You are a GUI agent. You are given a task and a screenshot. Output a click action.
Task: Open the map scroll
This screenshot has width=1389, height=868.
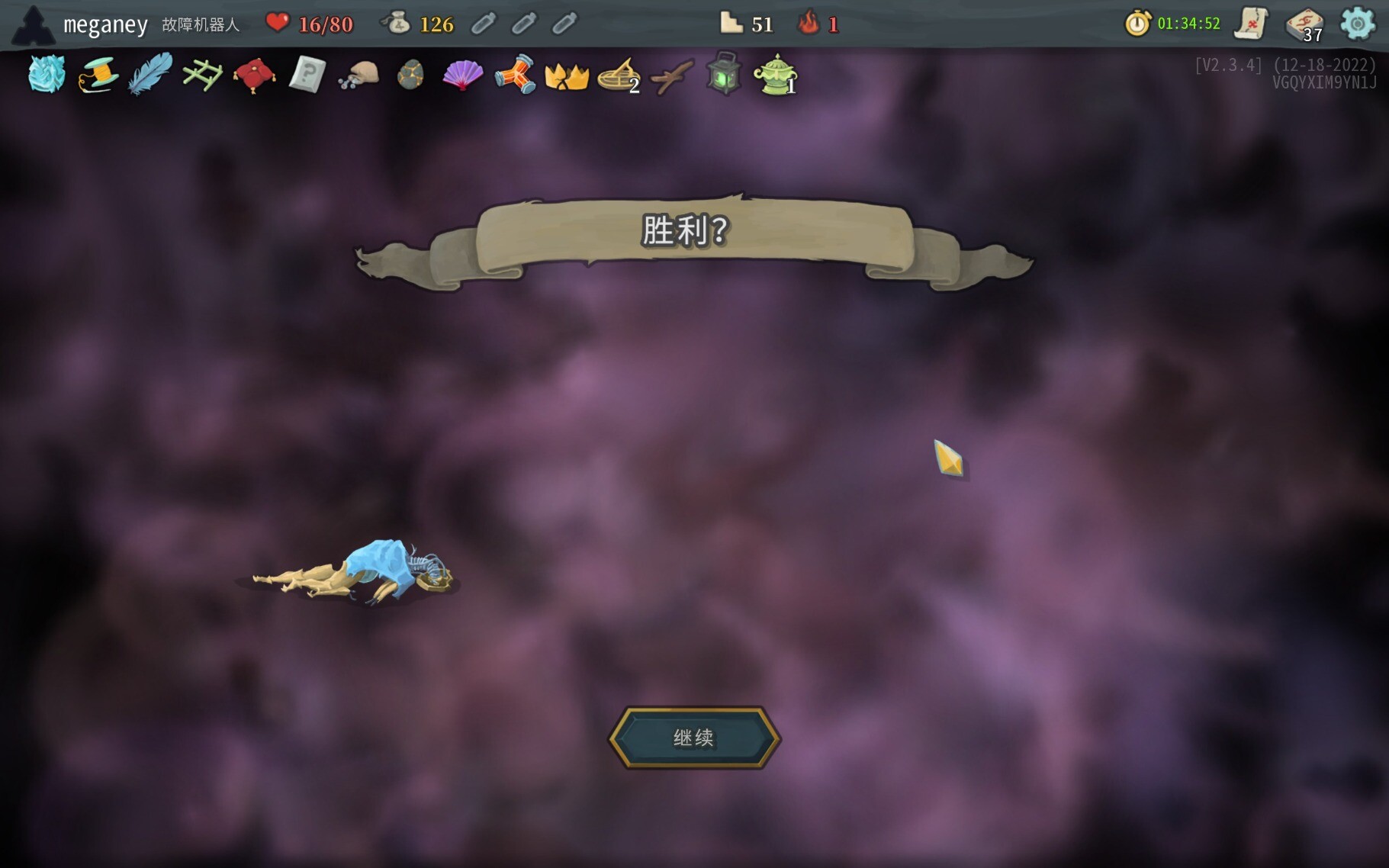tap(1251, 24)
